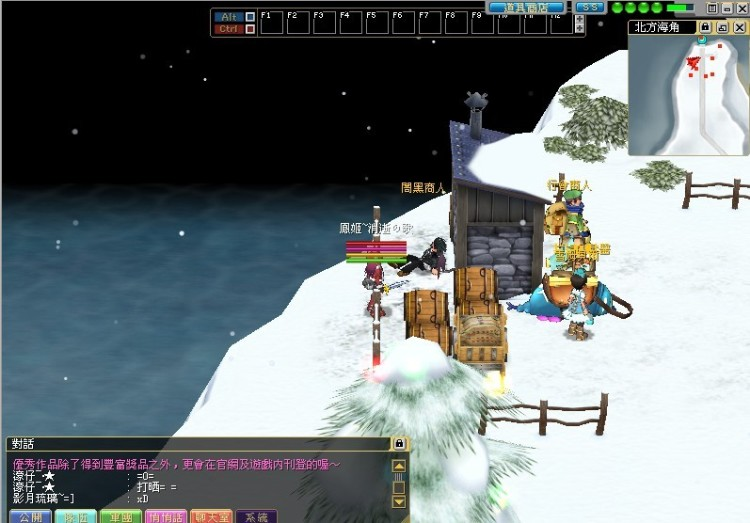The height and width of the screenshot is (523, 750).
Task: Click the 北方海角 minimap
Action: tap(688, 94)
